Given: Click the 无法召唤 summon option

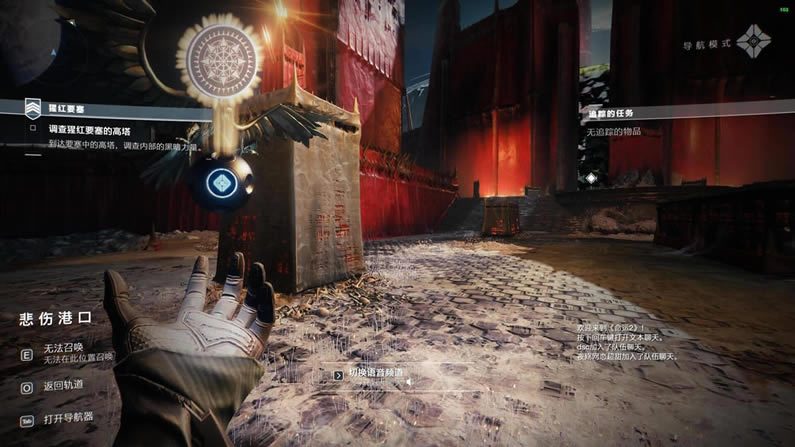Looking at the screenshot, I should point(65,349).
